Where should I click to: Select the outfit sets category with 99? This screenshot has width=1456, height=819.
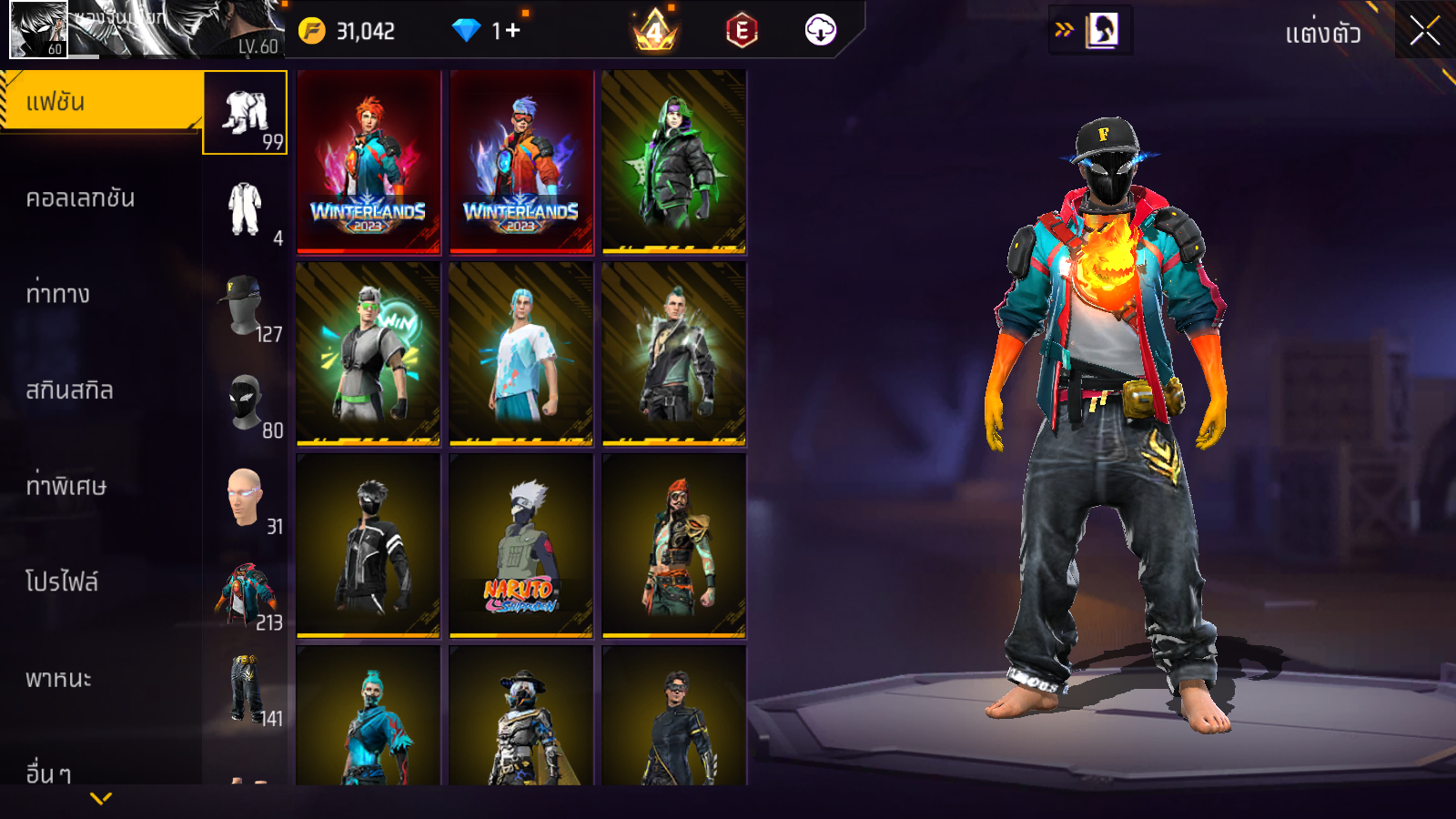pos(245,113)
